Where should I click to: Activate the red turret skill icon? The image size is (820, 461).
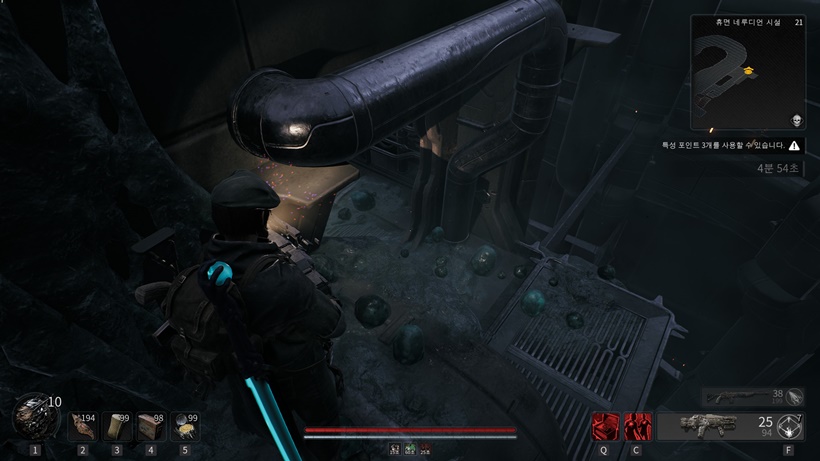point(604,427)
